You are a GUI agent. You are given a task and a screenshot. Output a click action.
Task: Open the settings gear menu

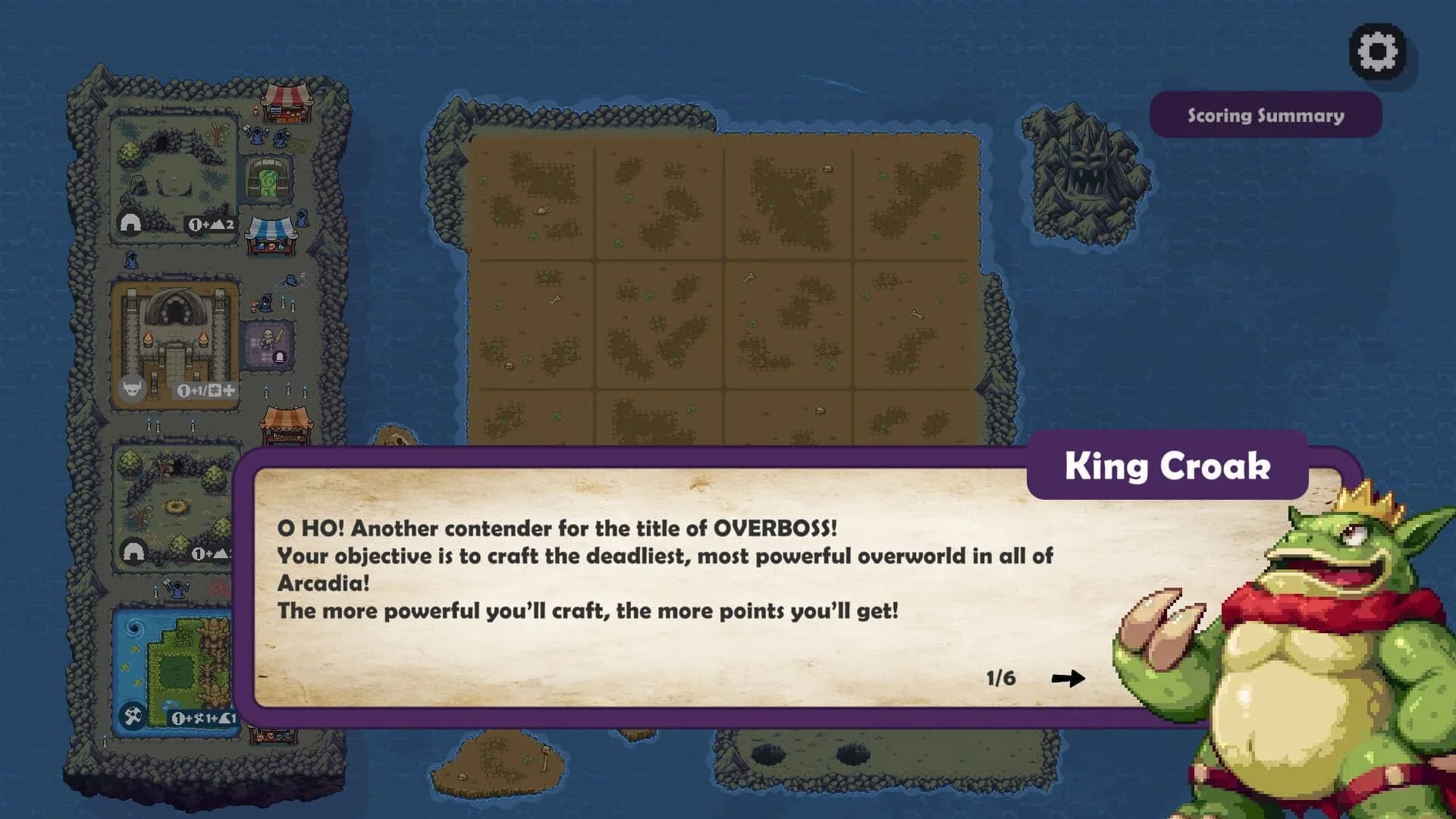pos(1376,52)
